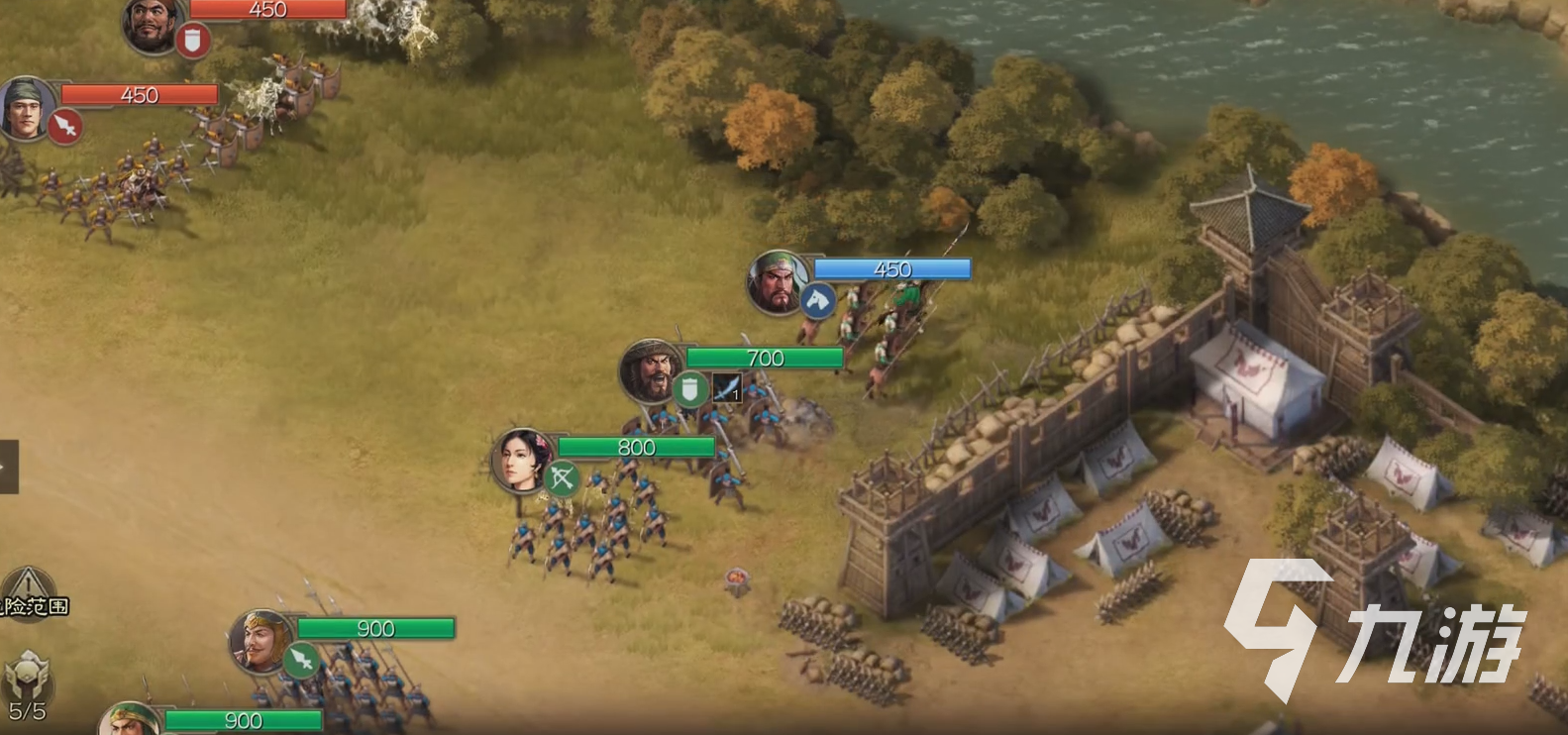Target the enemy bearded shield general portrait
Screen dimensions: 1568x735
tap(152, 24)
